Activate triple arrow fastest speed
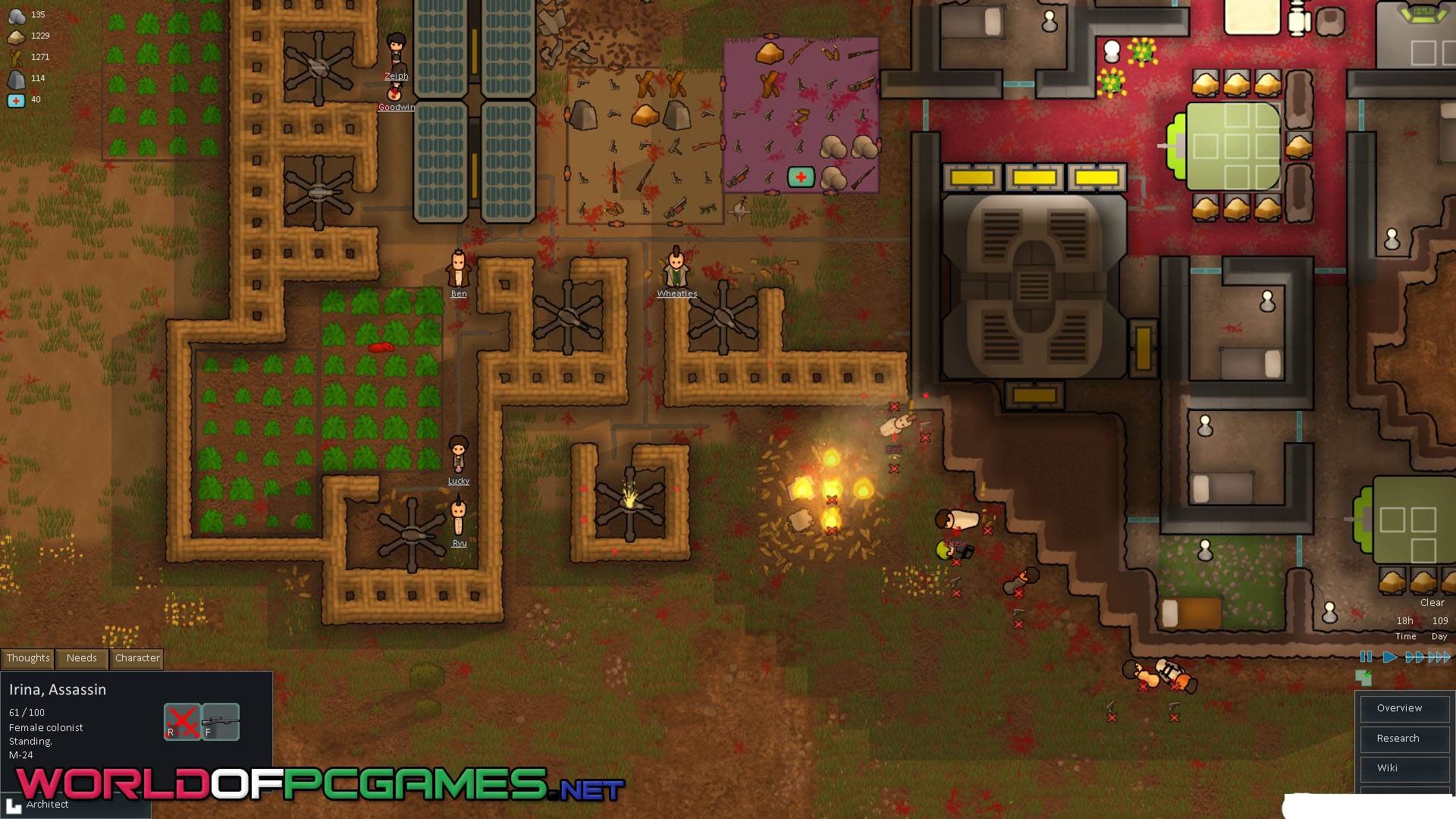The image size is (1456, 819). [1439, 657]
